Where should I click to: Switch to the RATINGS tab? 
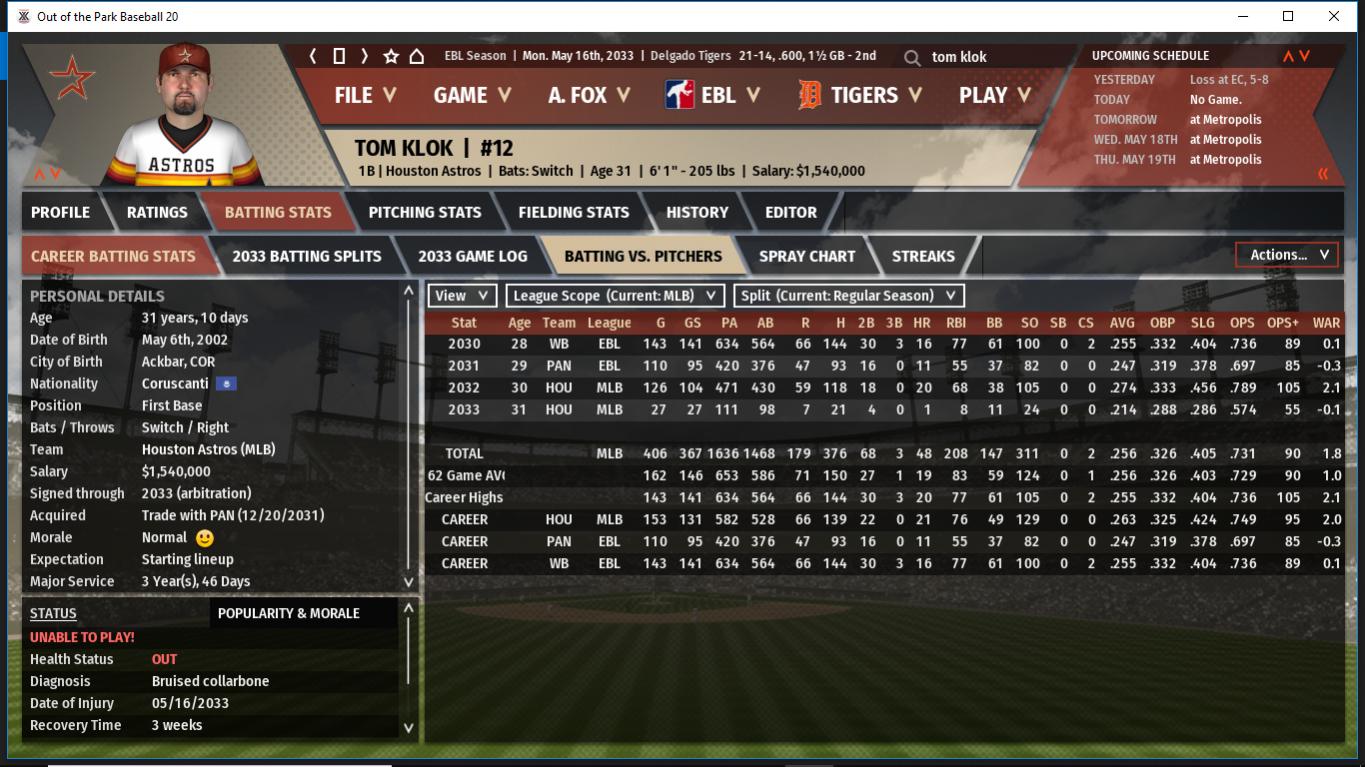pos(157,212)
